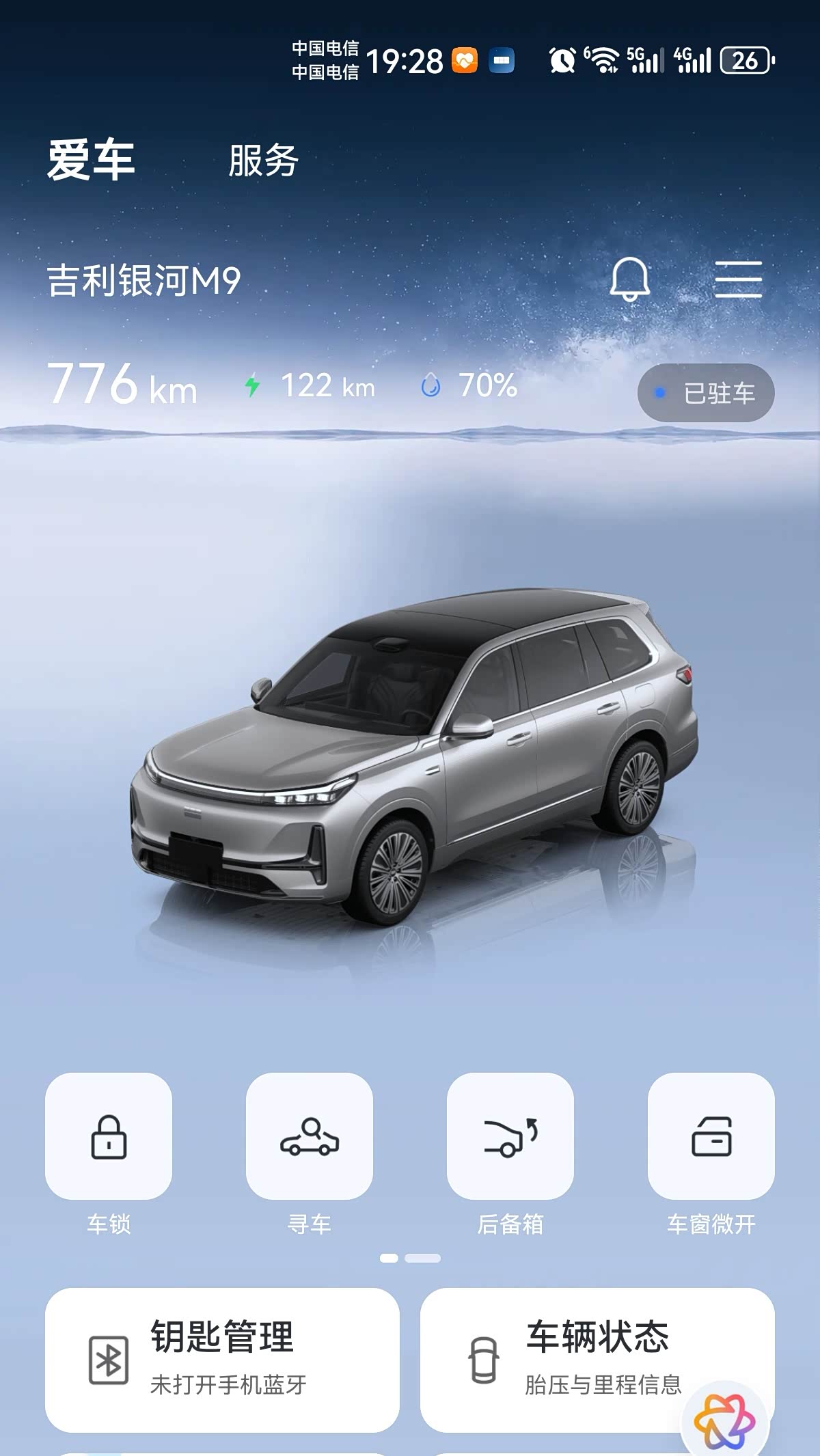Screen dimensions: 820x1456
Task: Switch to the 服务 tab
Action: pos(263,161)
